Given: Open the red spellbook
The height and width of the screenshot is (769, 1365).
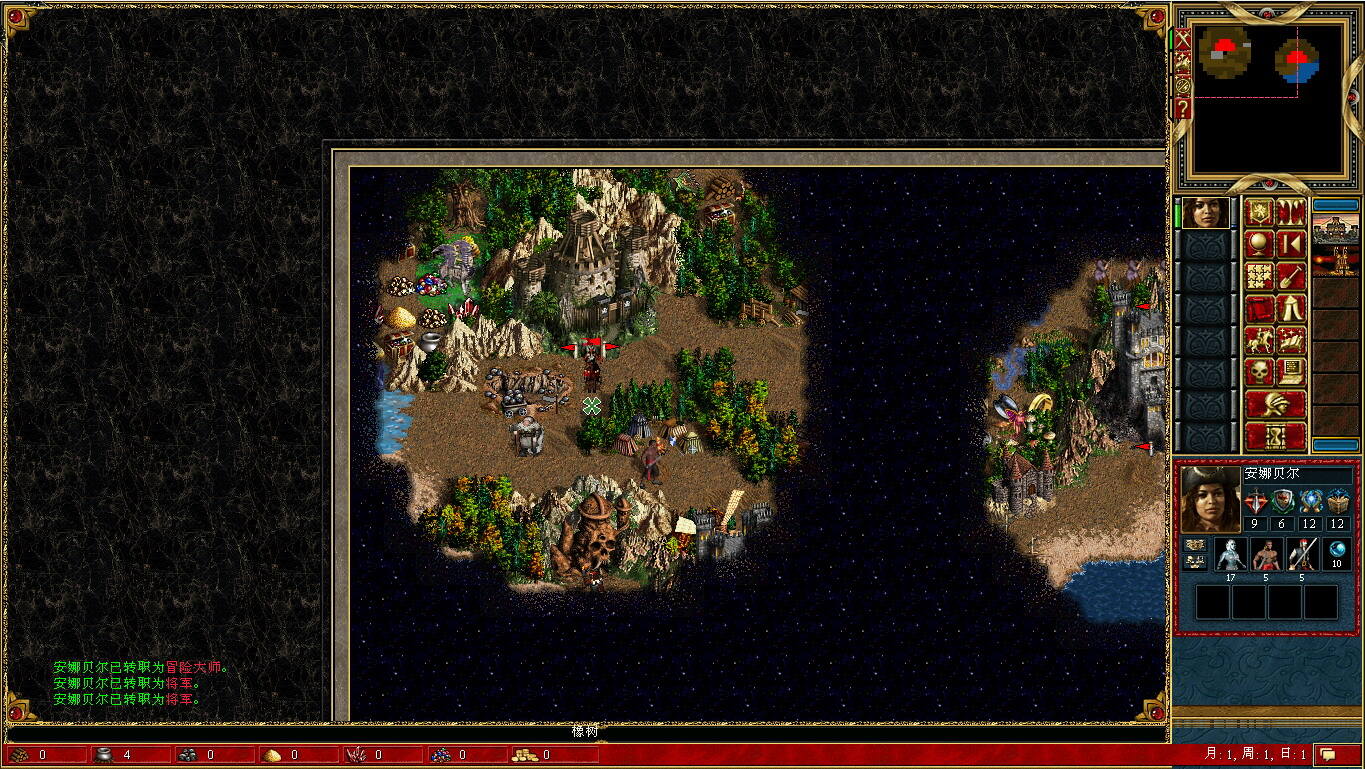Looking at the screenshot, I should pyautogui.click(x=1259, y=308).
